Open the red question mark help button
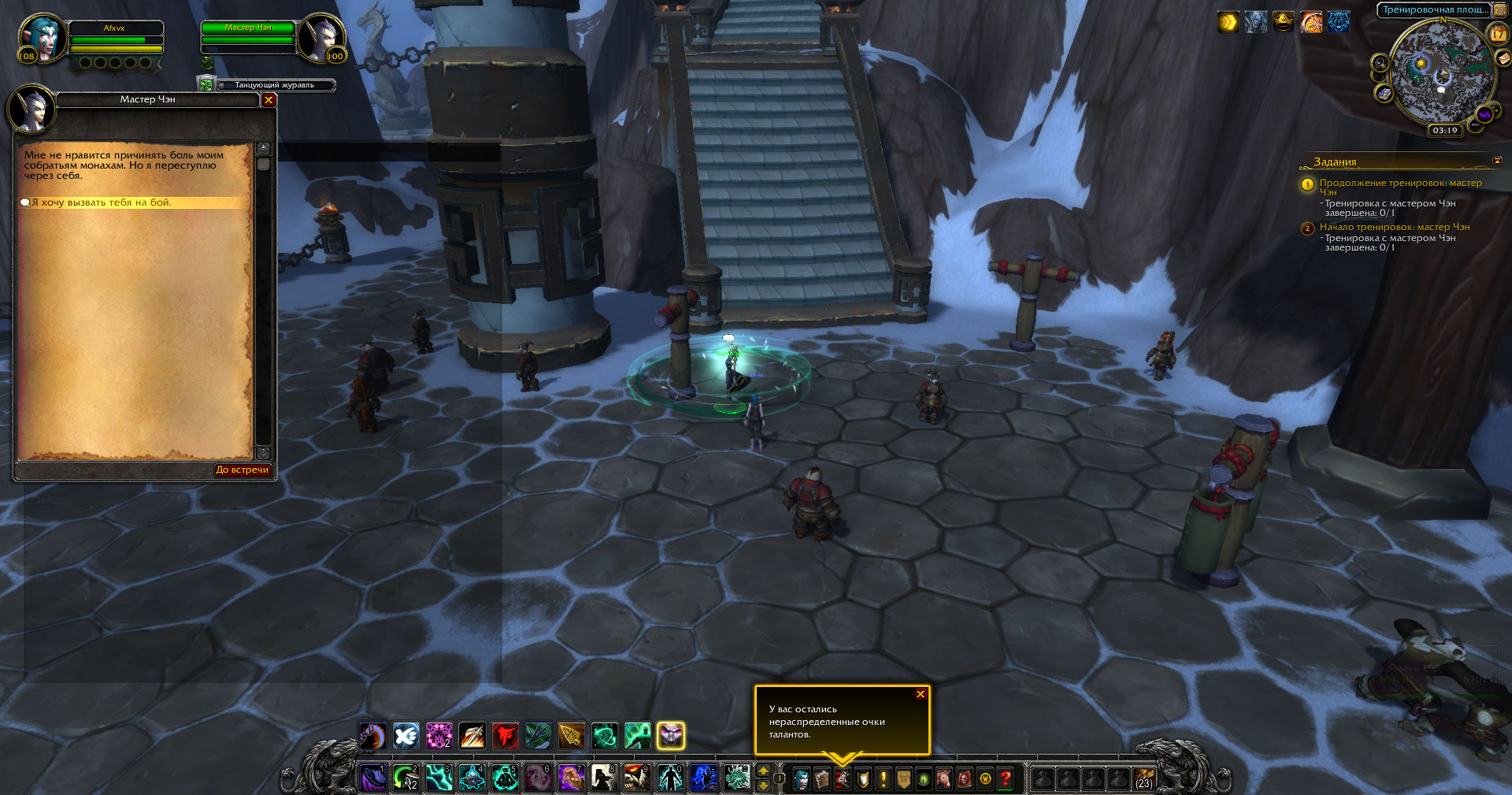Screen dimensions: 1512x795 click(1006, 778)
